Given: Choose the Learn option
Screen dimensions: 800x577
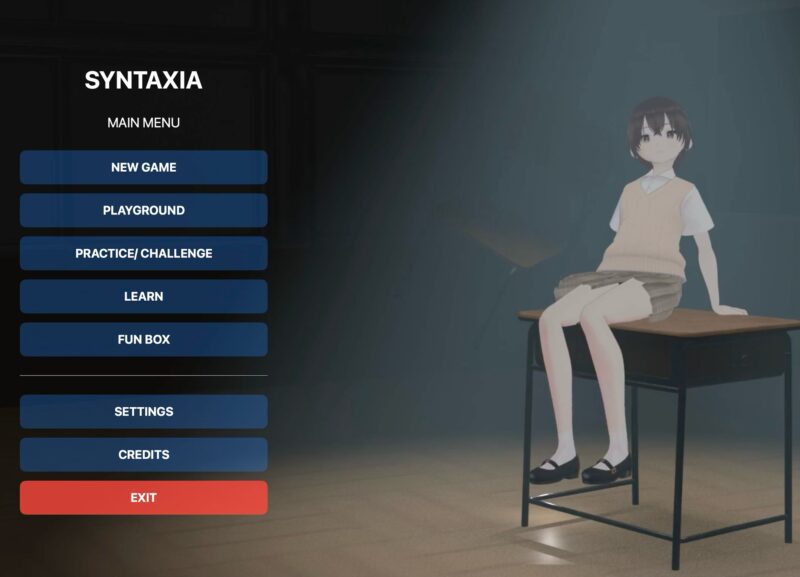Looking at the screenshot, I should click(143, 296).
